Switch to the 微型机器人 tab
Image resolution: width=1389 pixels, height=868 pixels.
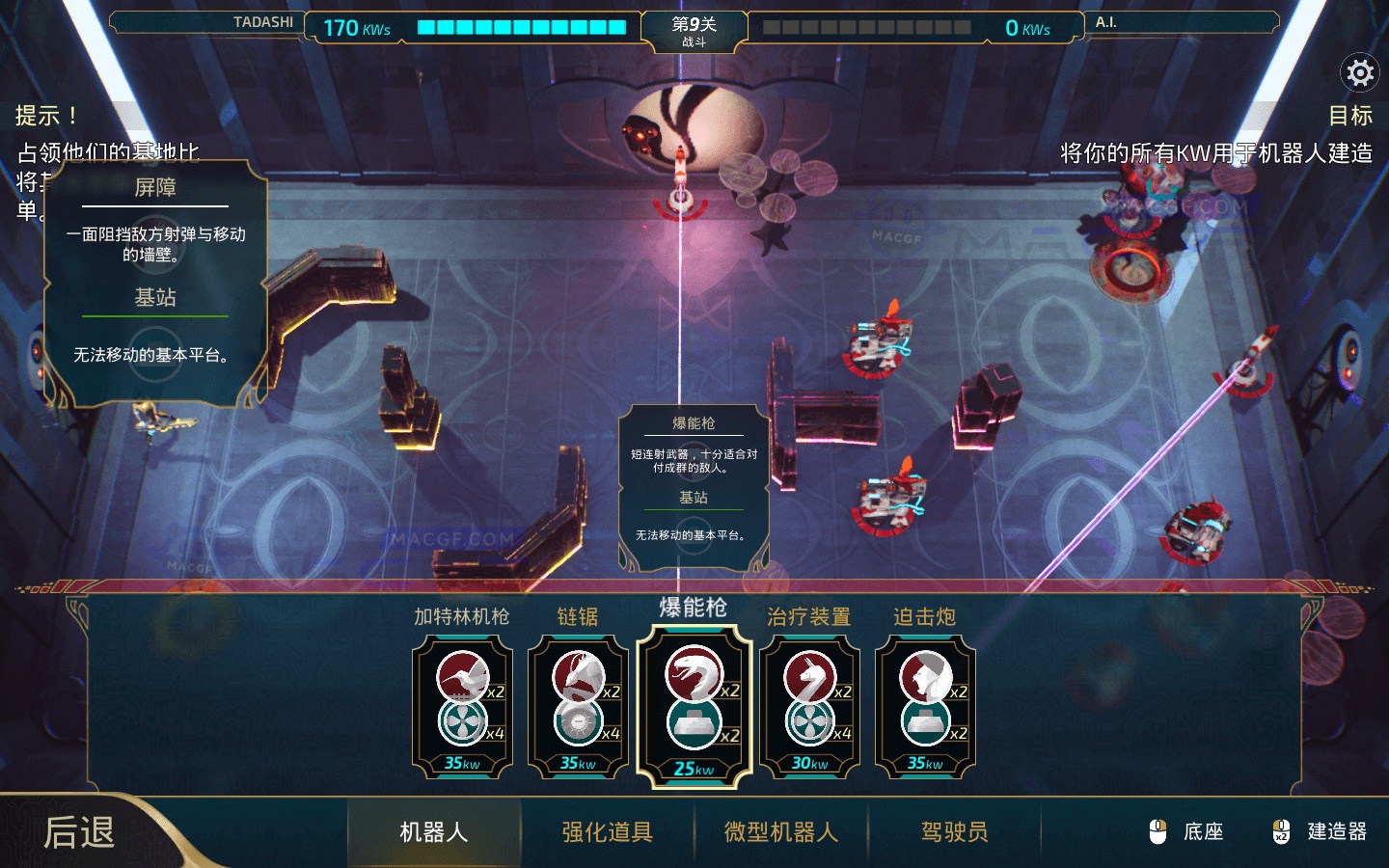pyautogui.click(x=779, y=831)
